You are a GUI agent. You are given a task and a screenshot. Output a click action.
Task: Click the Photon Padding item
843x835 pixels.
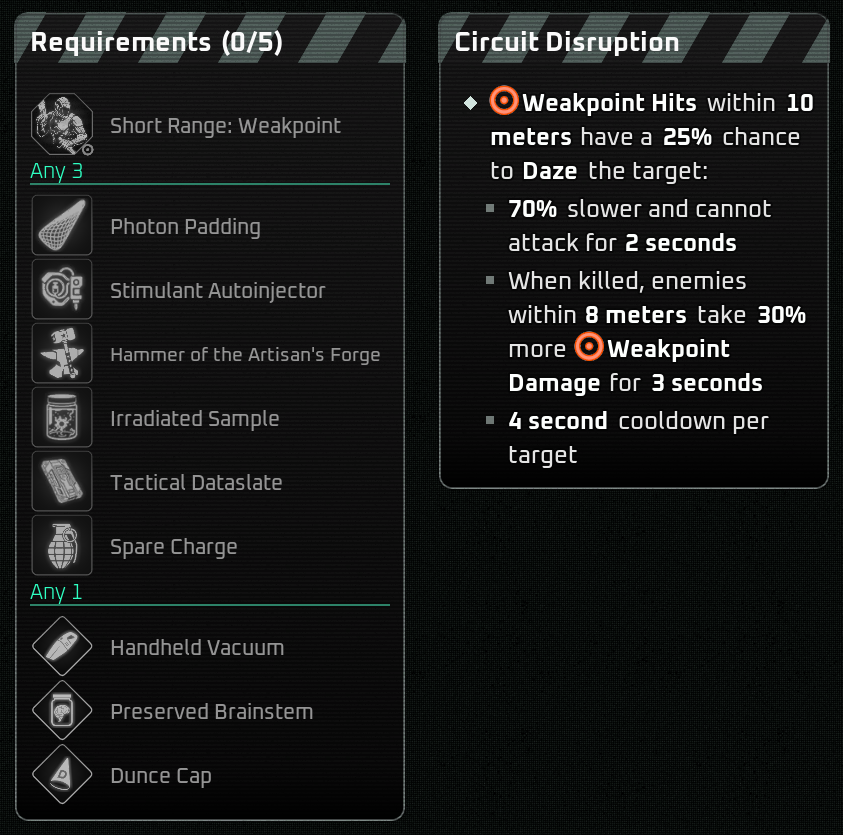[62, 226]
